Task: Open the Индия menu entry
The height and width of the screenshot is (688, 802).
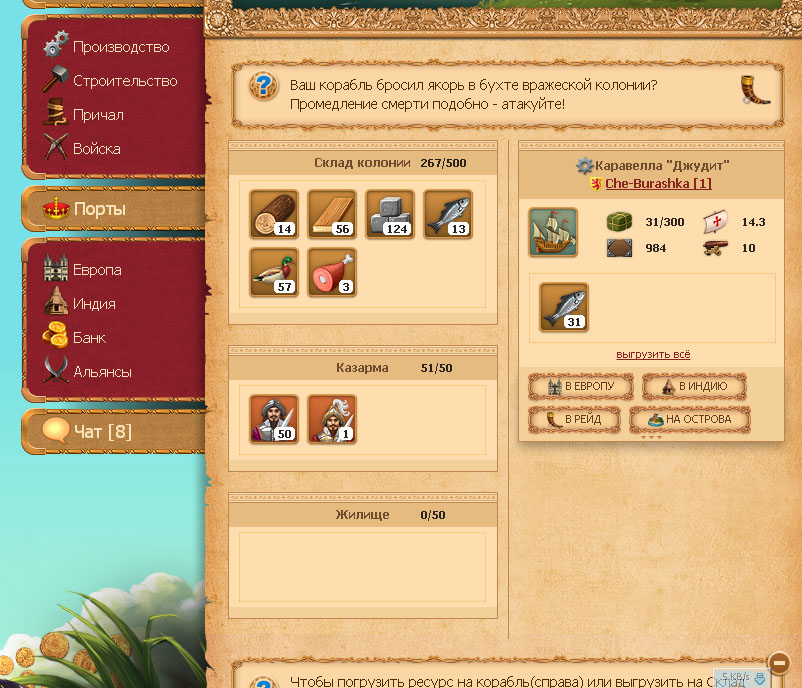Action: tap(93, 304)
